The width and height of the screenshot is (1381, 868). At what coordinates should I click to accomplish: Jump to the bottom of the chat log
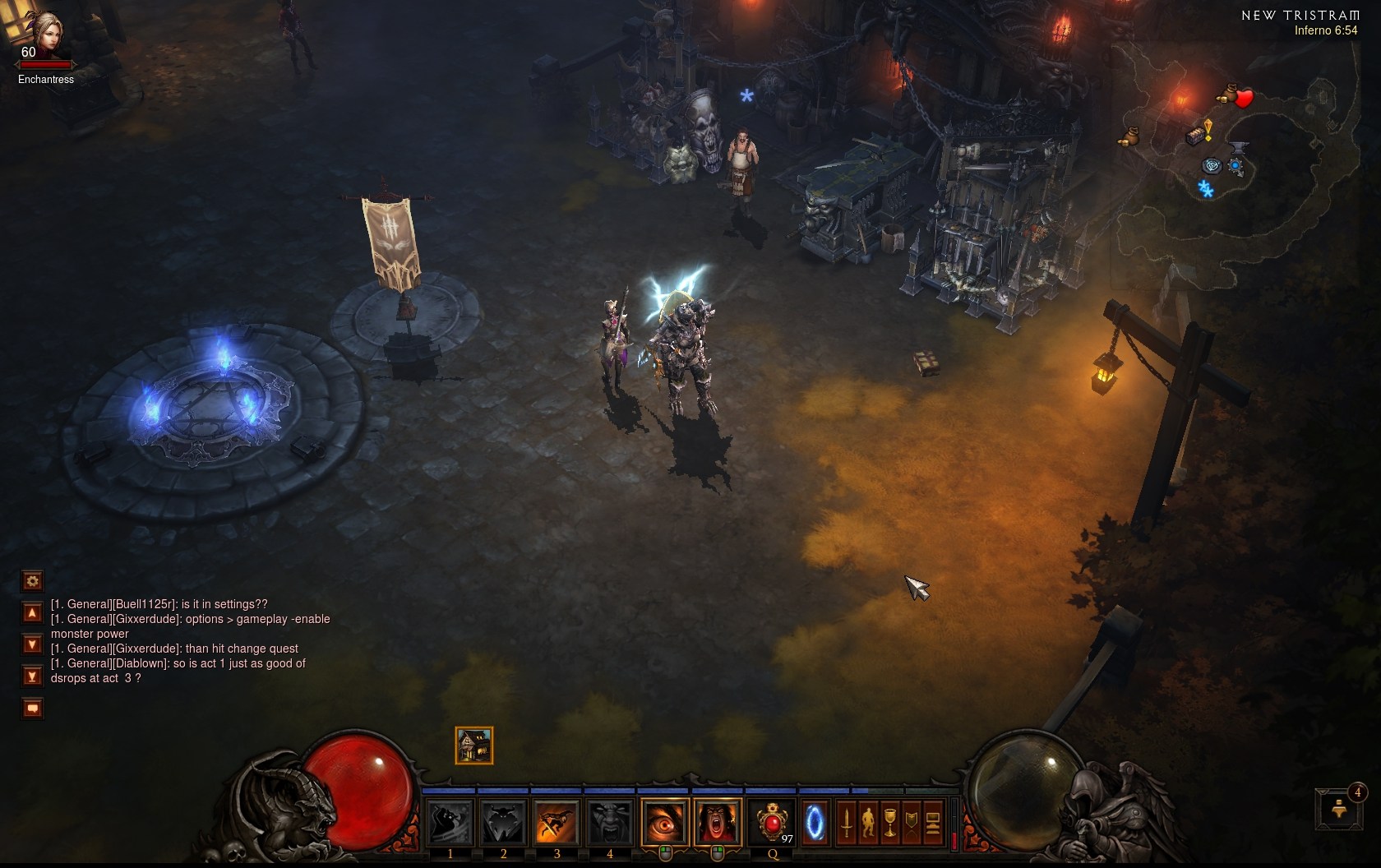tap(32, 676)
